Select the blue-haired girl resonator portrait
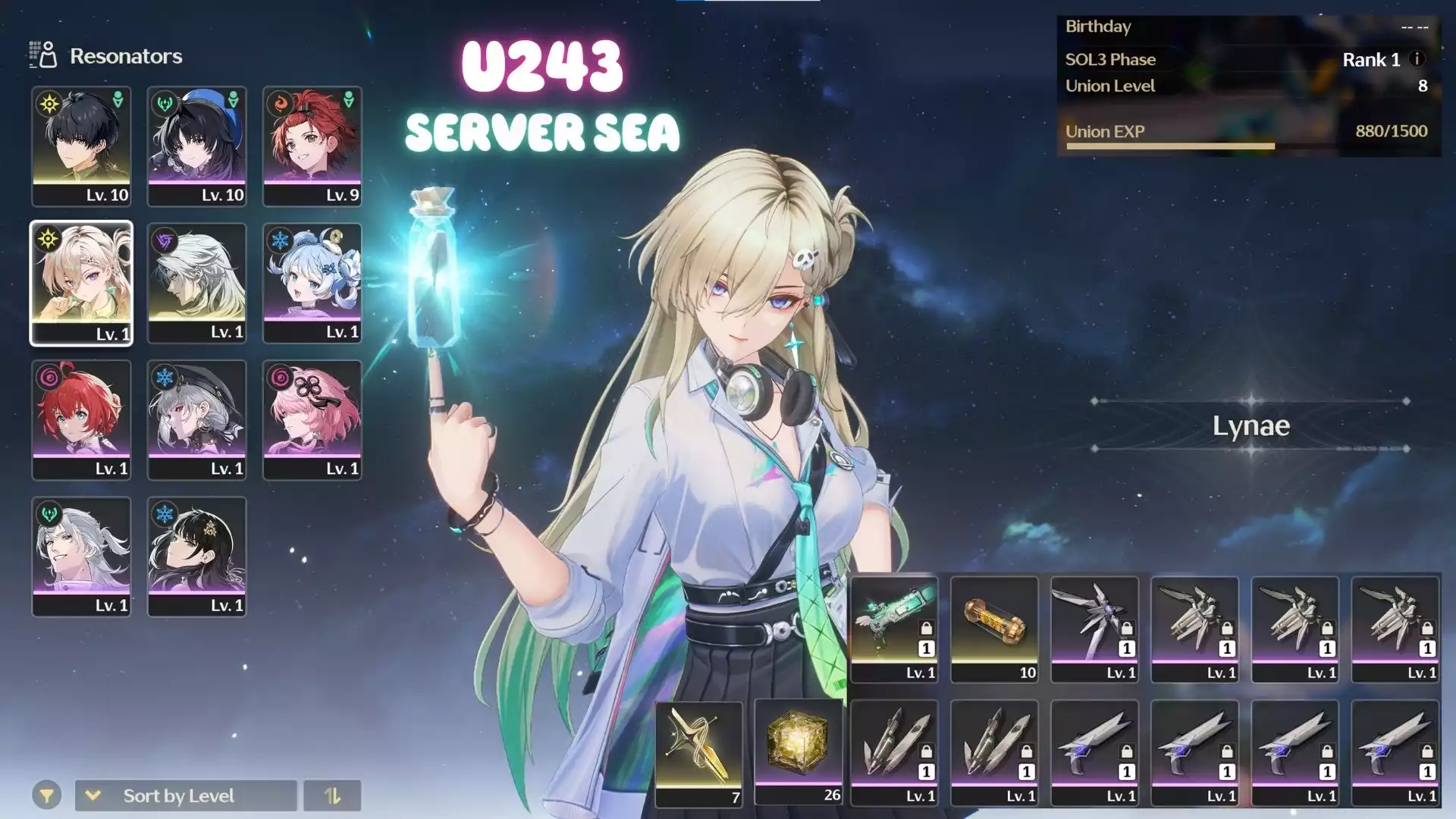Viewport: 1456px width, 819px height. (312, 283)
